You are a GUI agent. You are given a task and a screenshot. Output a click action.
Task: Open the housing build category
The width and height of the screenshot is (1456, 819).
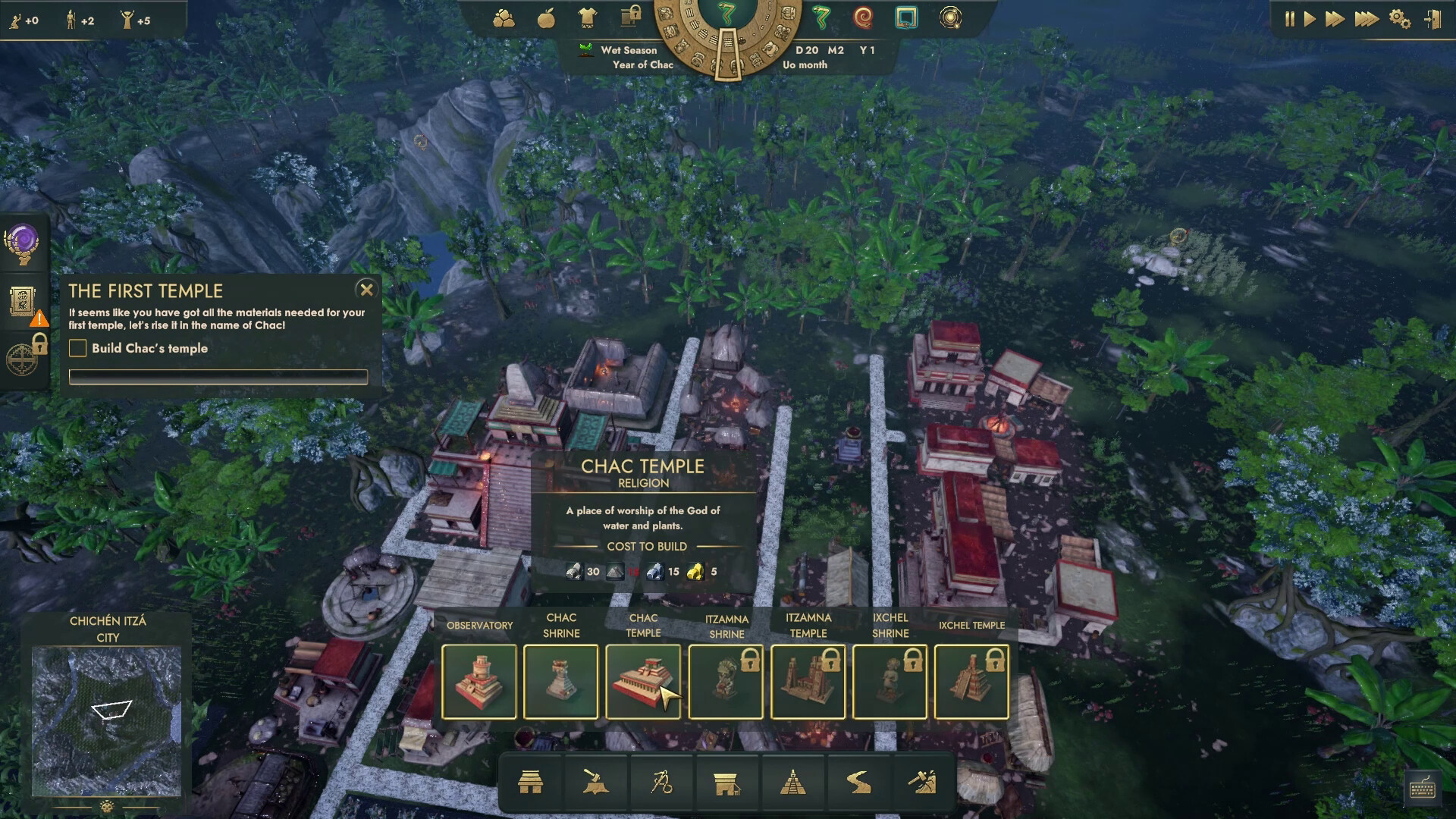coord(530,783)
